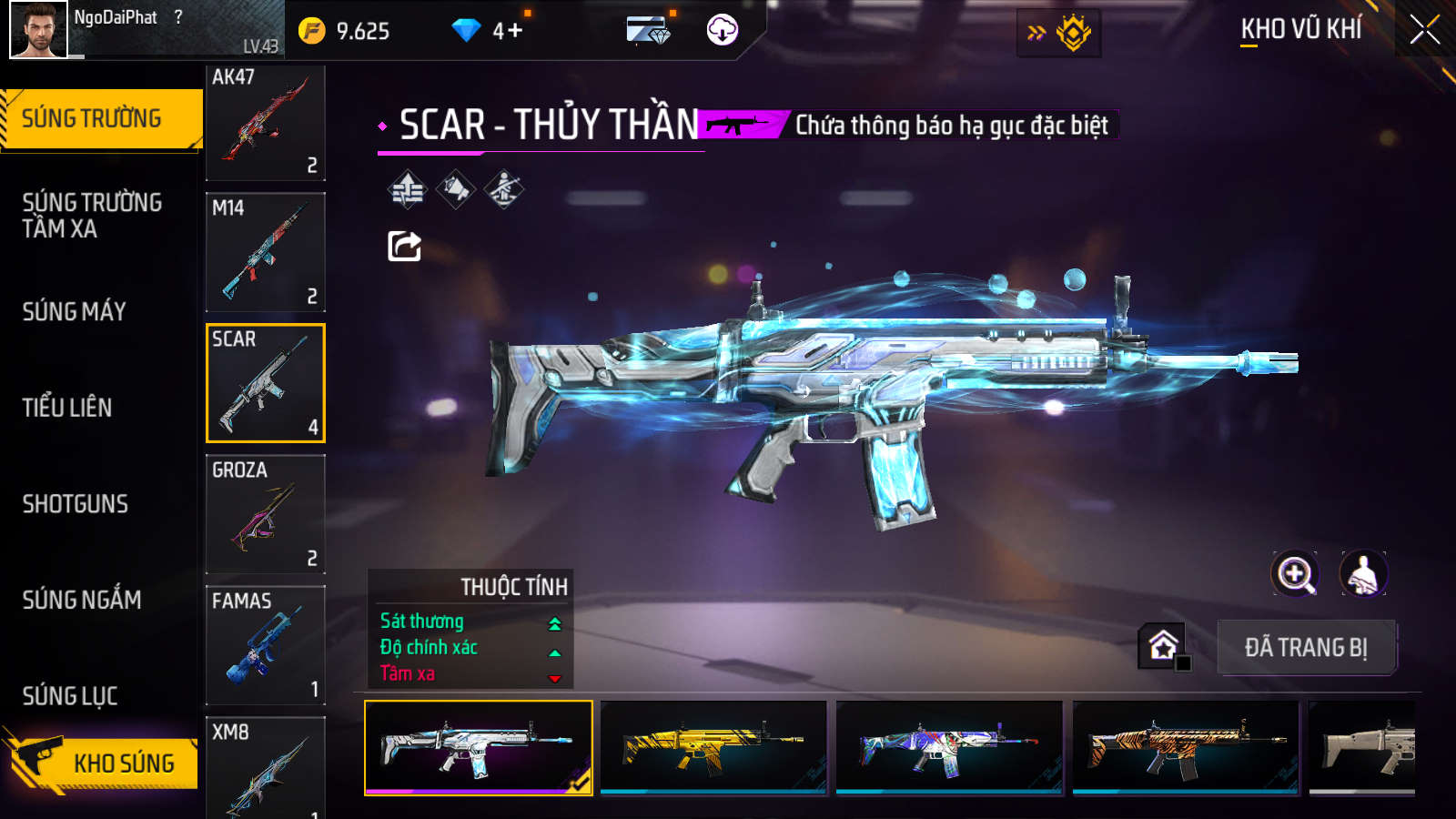
Task: Choose the tiger-striped orange SCAR skin
Action: tap(1186, 747)
